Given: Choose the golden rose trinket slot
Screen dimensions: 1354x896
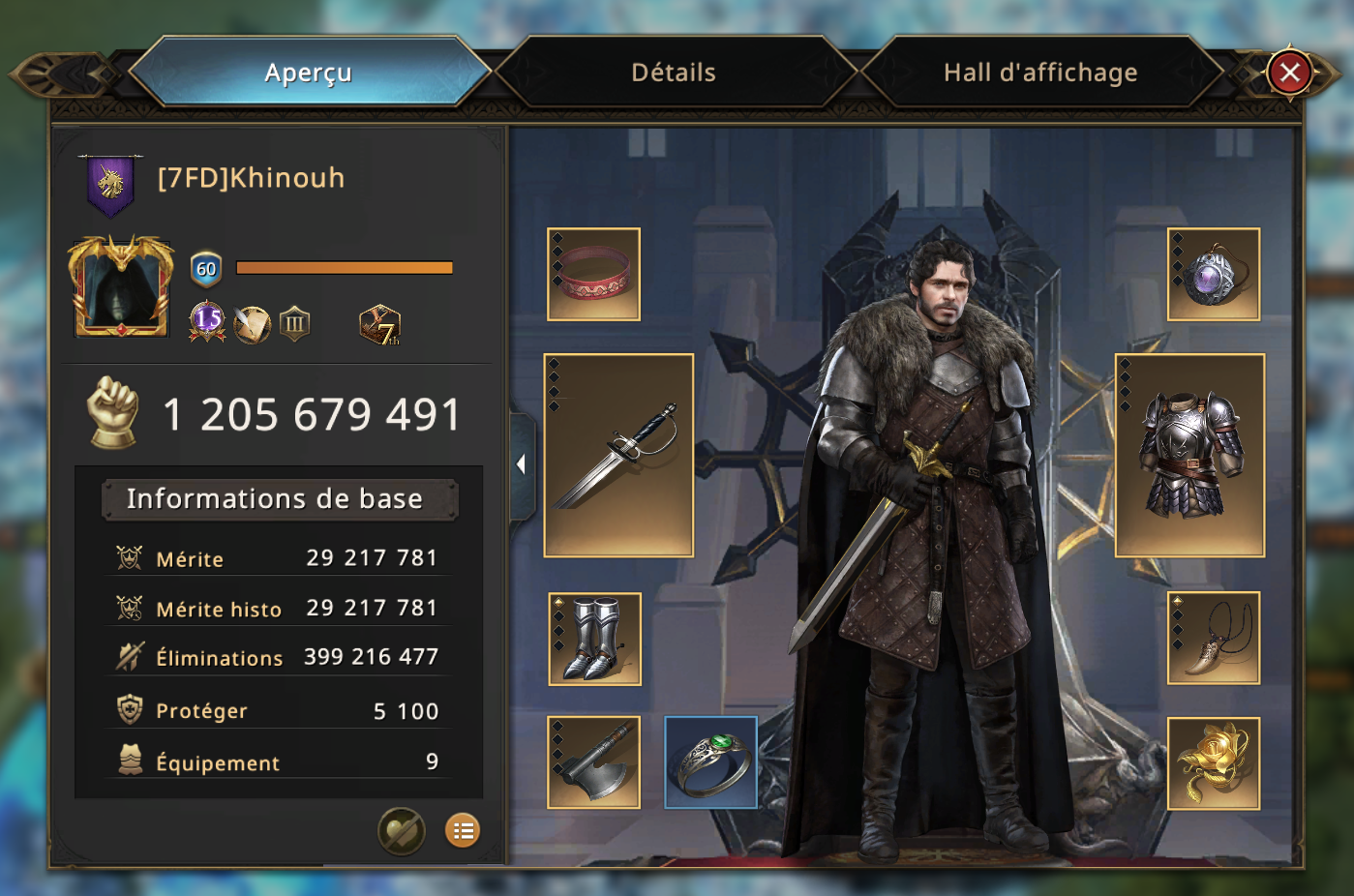Looking at the screenshot, I should pyautogui.click(x=1213, y=763).
